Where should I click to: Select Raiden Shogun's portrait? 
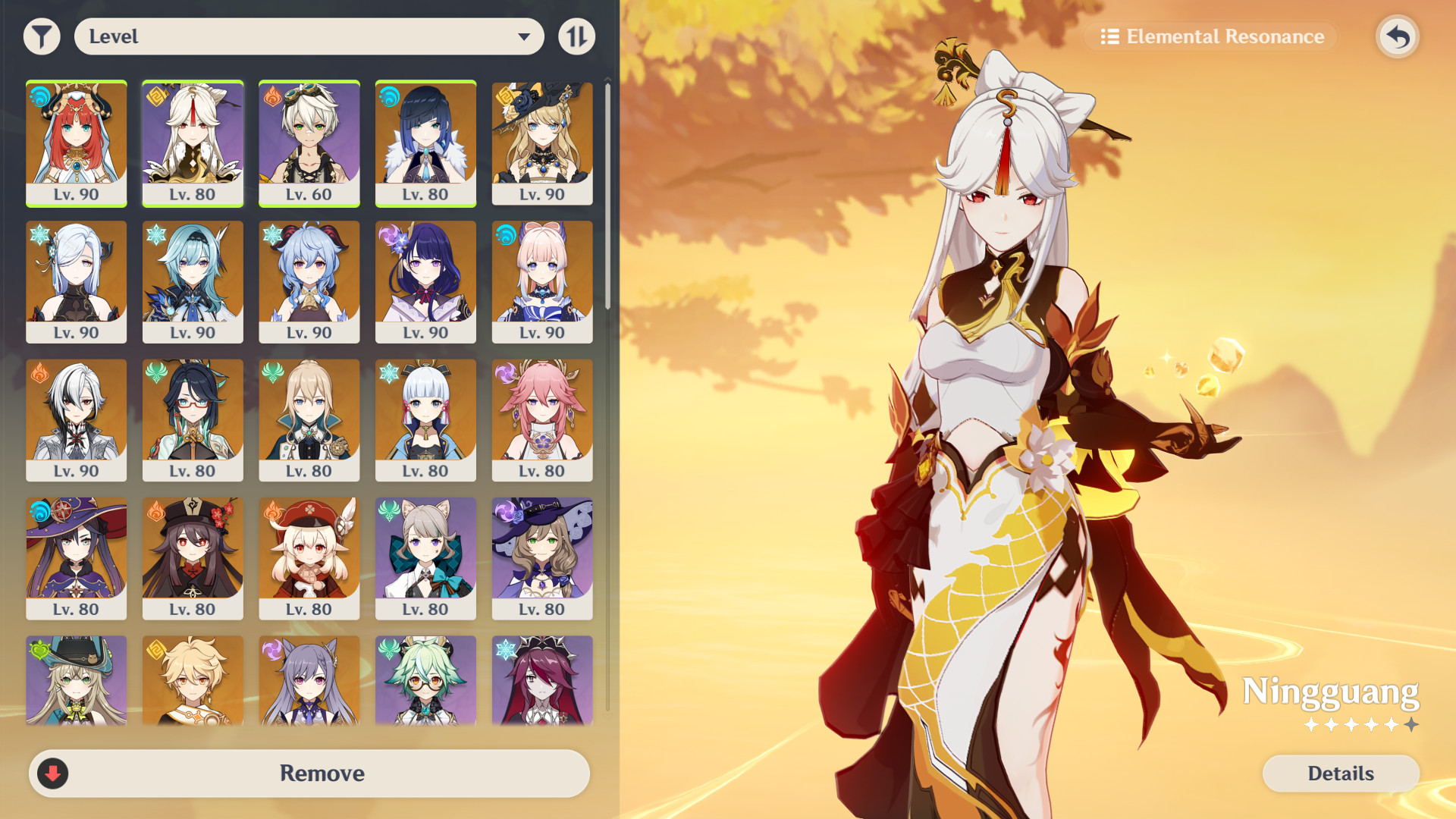(425, 277)
